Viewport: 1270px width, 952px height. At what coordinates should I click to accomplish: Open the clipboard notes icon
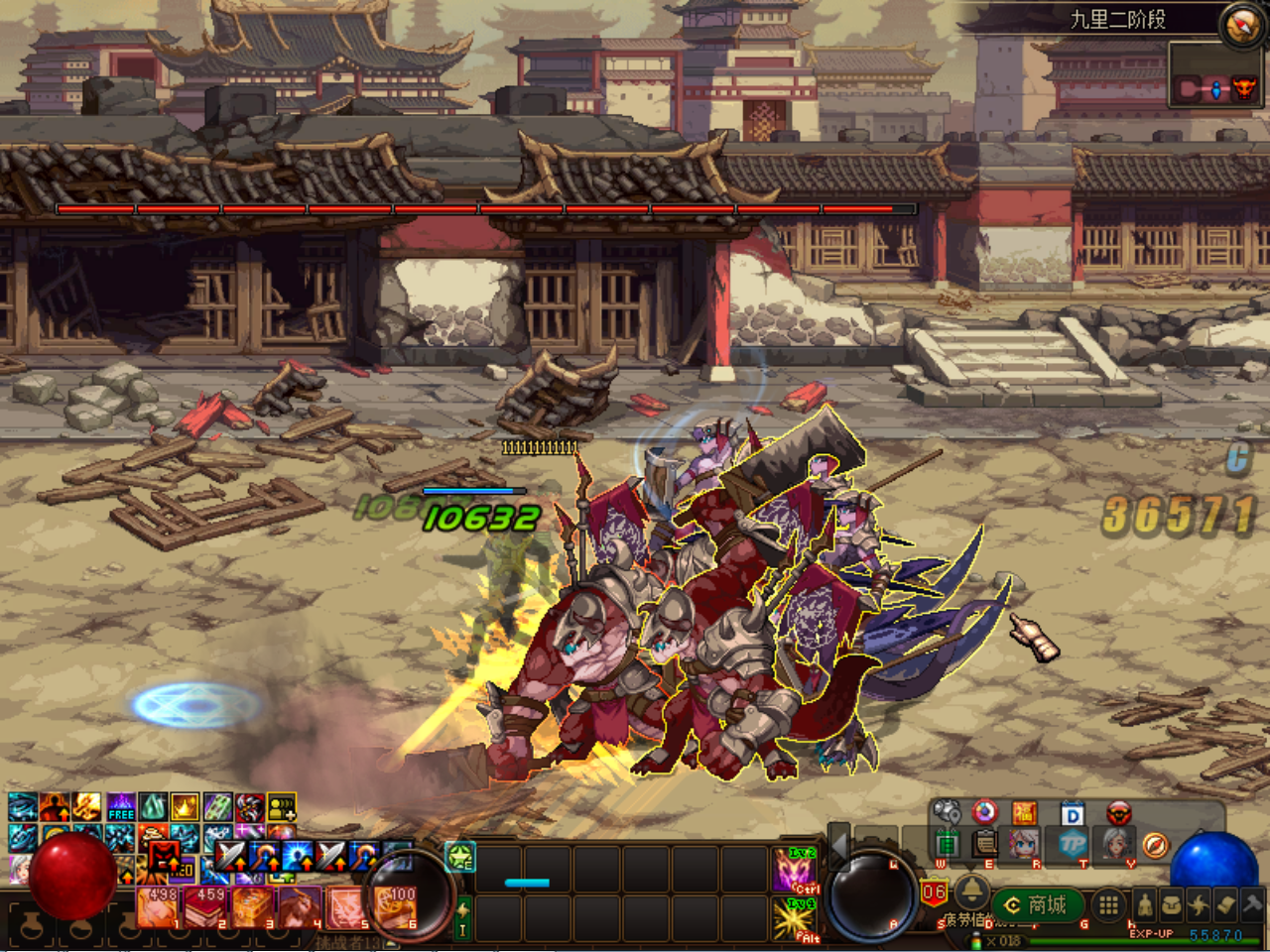[984, 845]
